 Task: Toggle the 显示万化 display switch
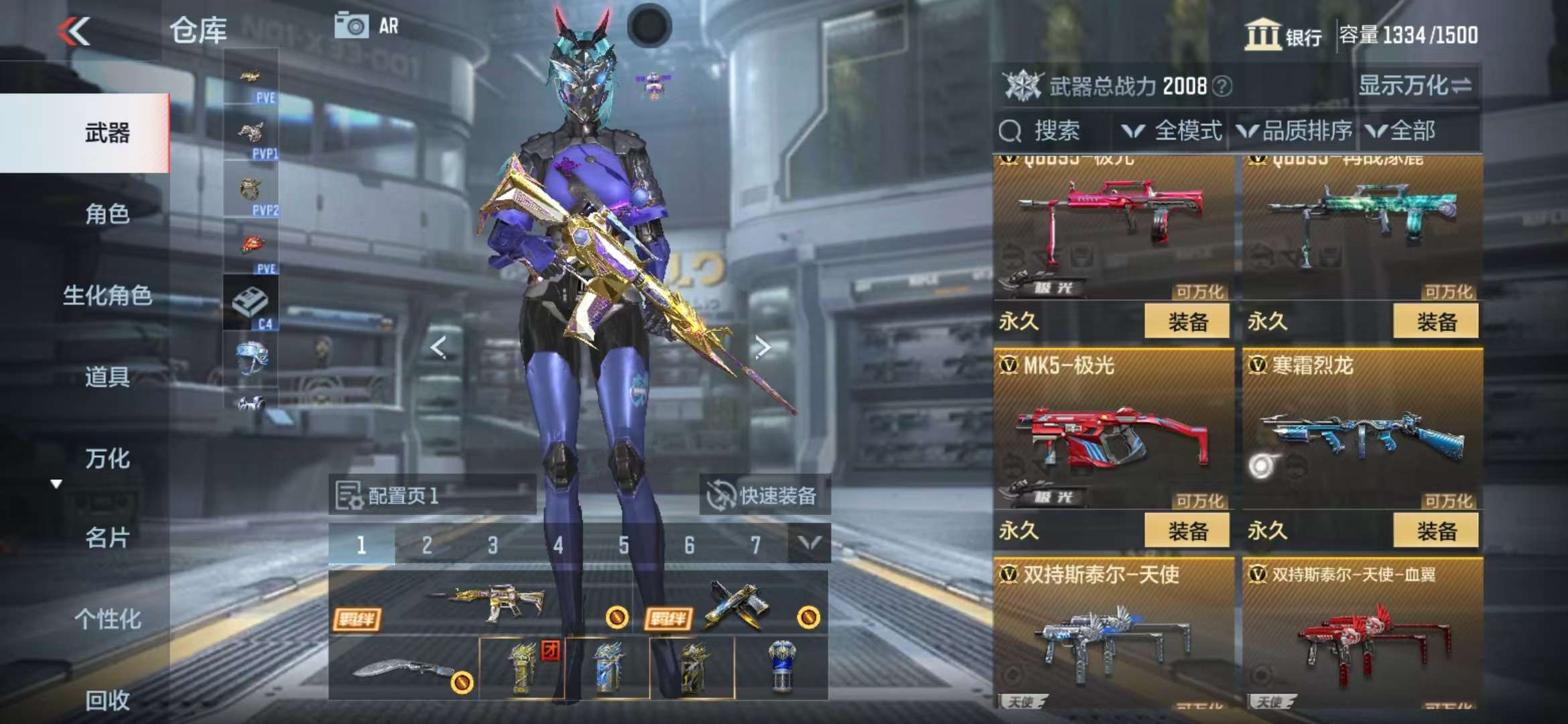click(x=1414, y=86)
